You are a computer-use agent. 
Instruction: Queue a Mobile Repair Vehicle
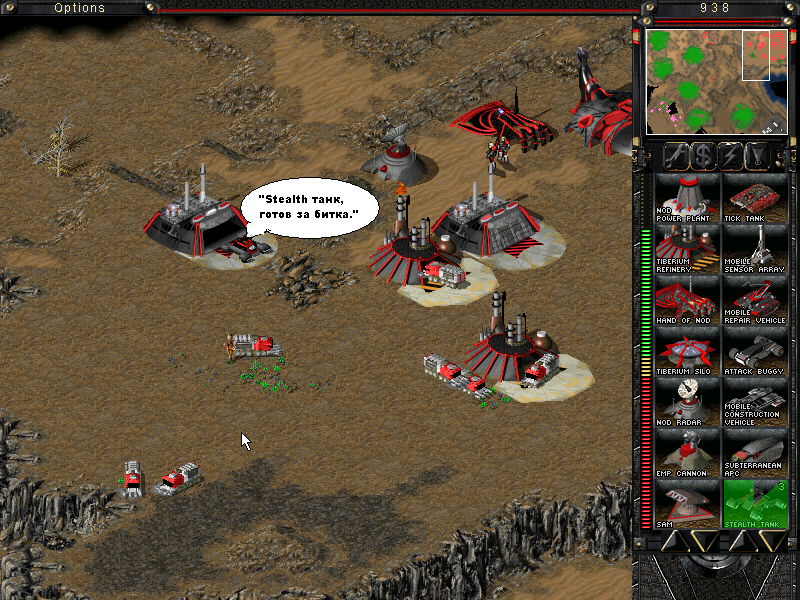coord(754,298)
